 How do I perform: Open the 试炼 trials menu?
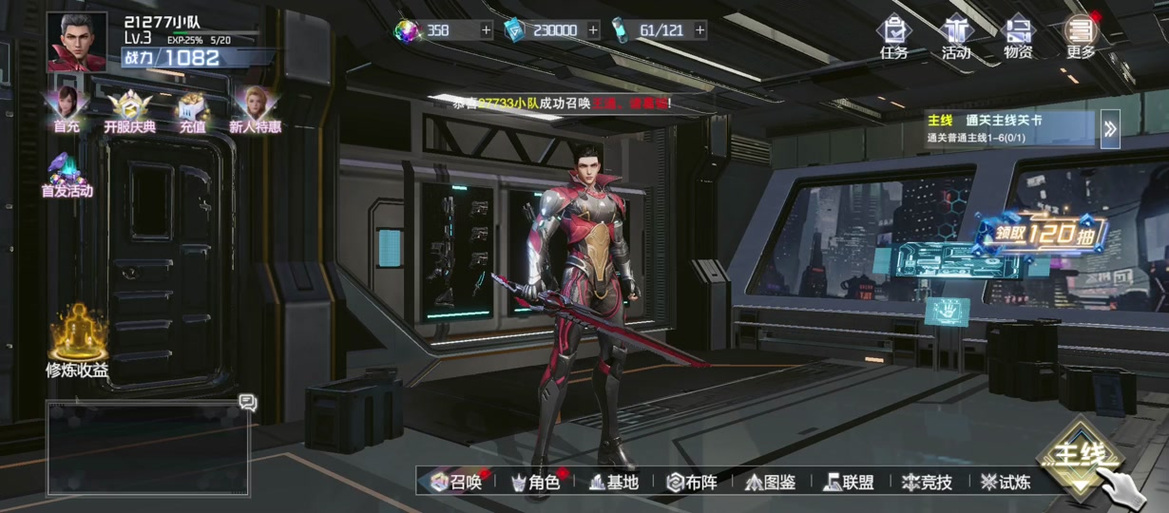click(1005, 482)
